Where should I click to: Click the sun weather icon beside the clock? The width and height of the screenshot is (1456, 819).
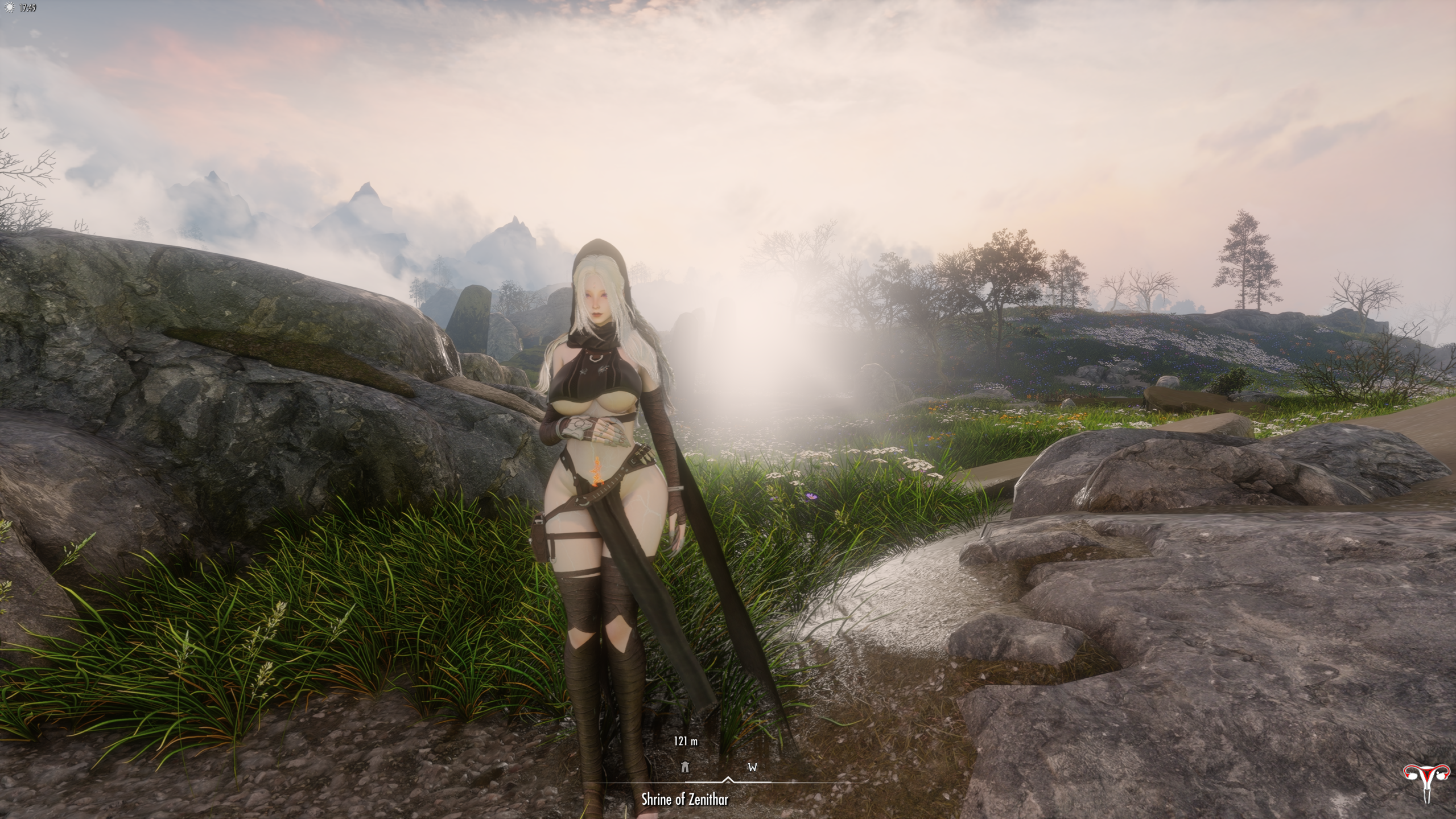tap(9, 8)
